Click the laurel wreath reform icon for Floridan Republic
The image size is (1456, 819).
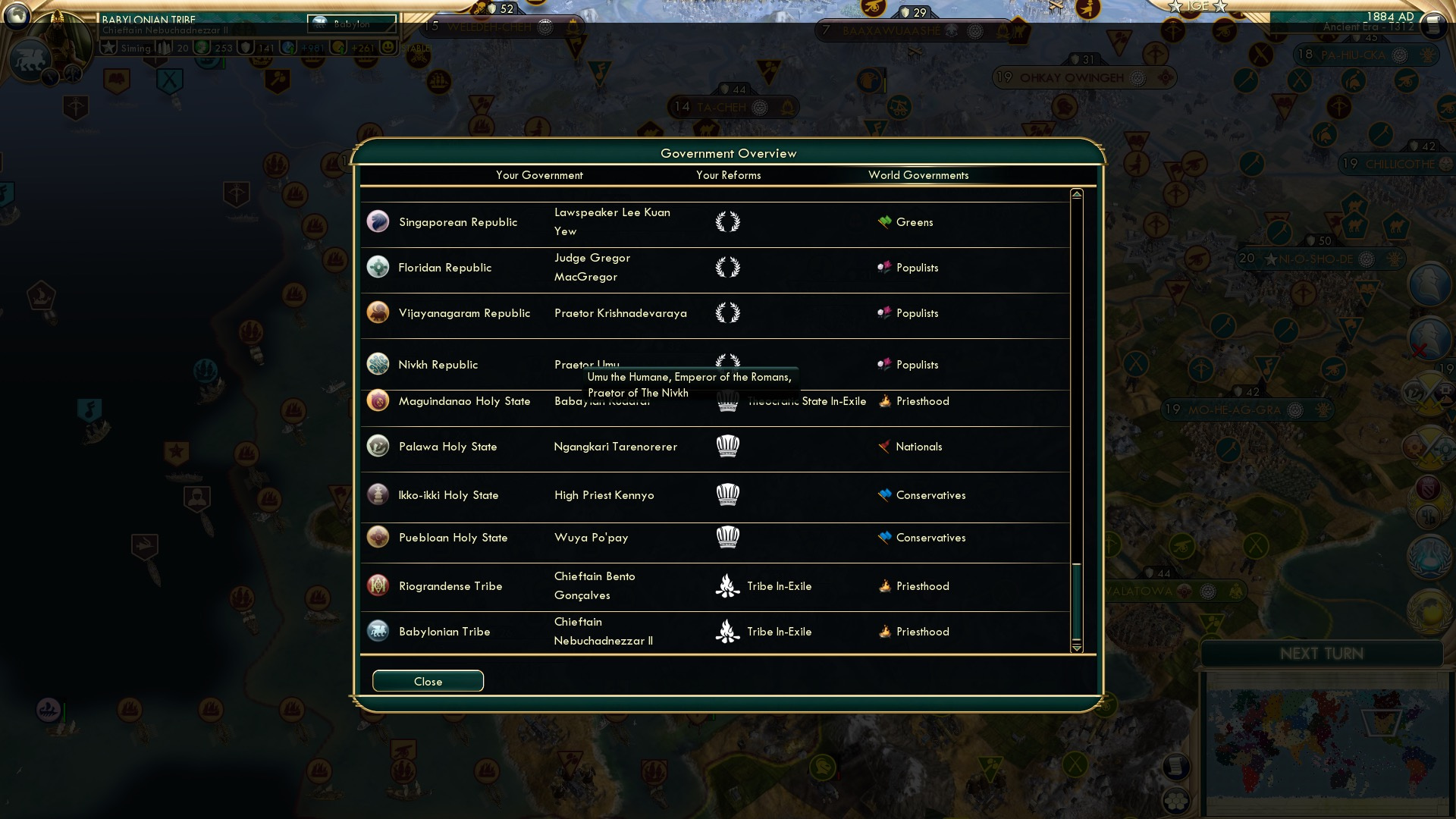[727, 267]
